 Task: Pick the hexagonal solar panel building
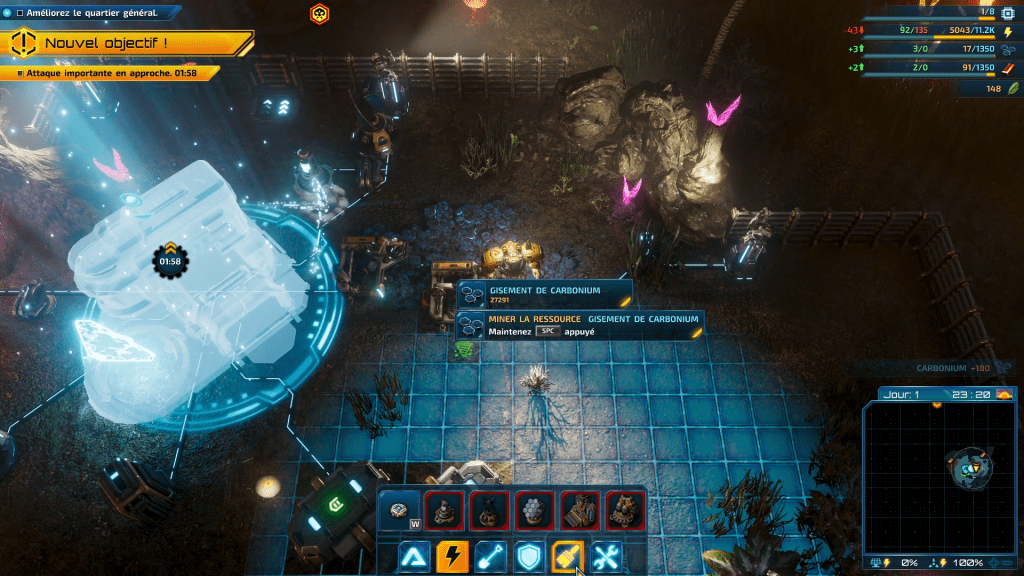(x=535, y=510)
